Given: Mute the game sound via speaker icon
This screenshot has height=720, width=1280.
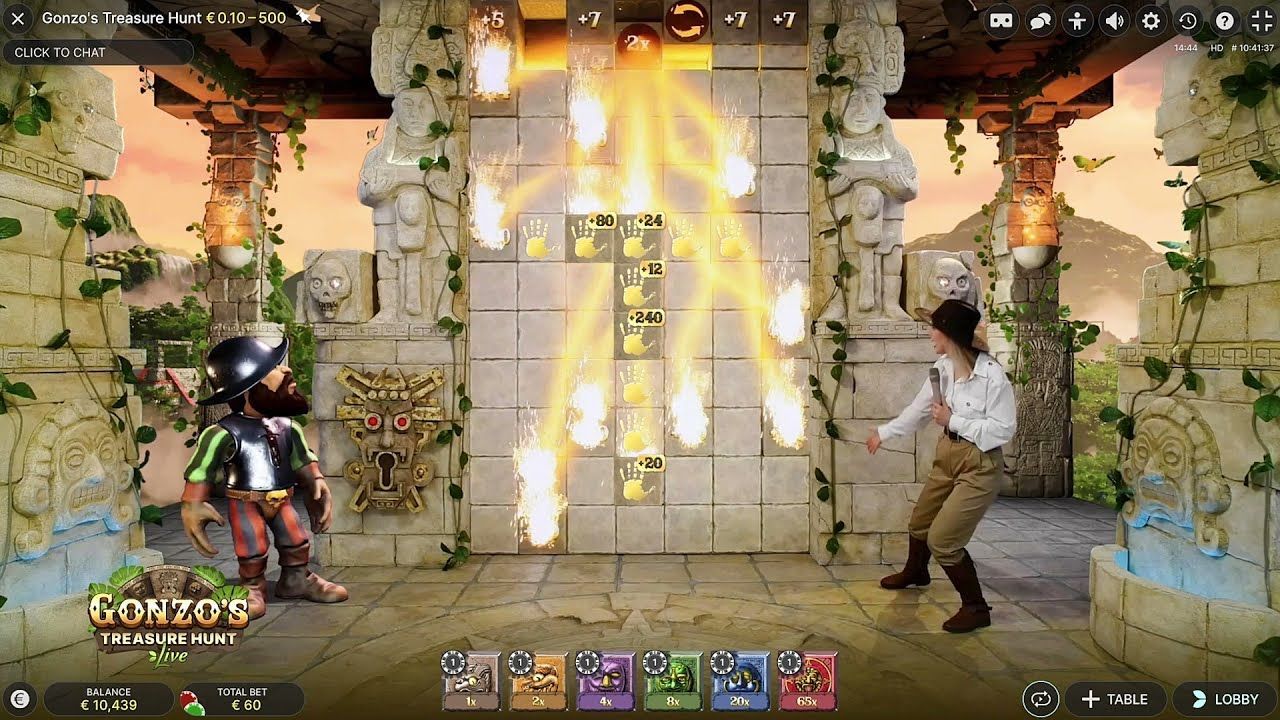Looking at the screenshot, I should coord(1114,19).
